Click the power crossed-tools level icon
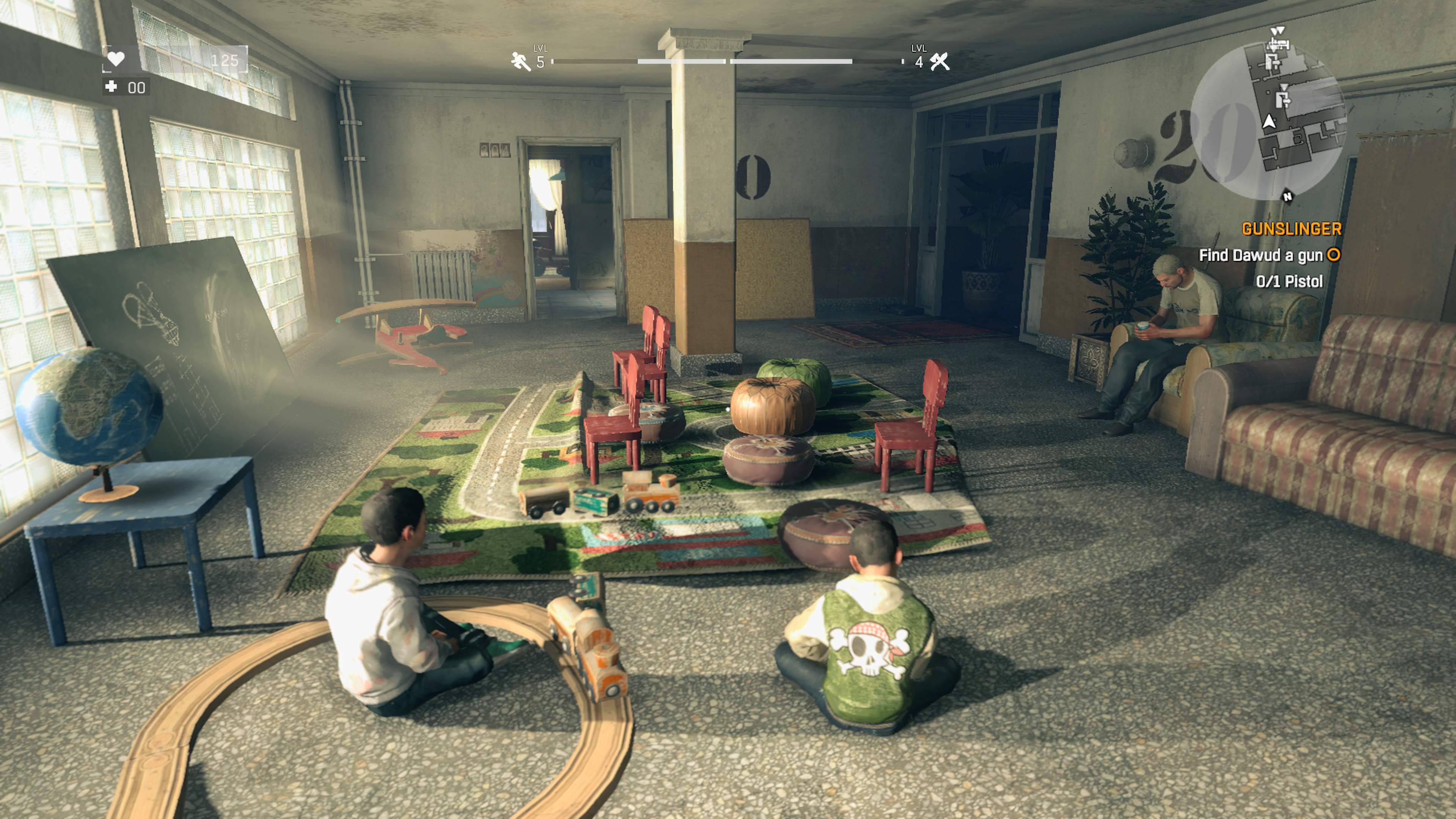The width and height of the screenshot is (1456, 819). click(x=940, y=61)
